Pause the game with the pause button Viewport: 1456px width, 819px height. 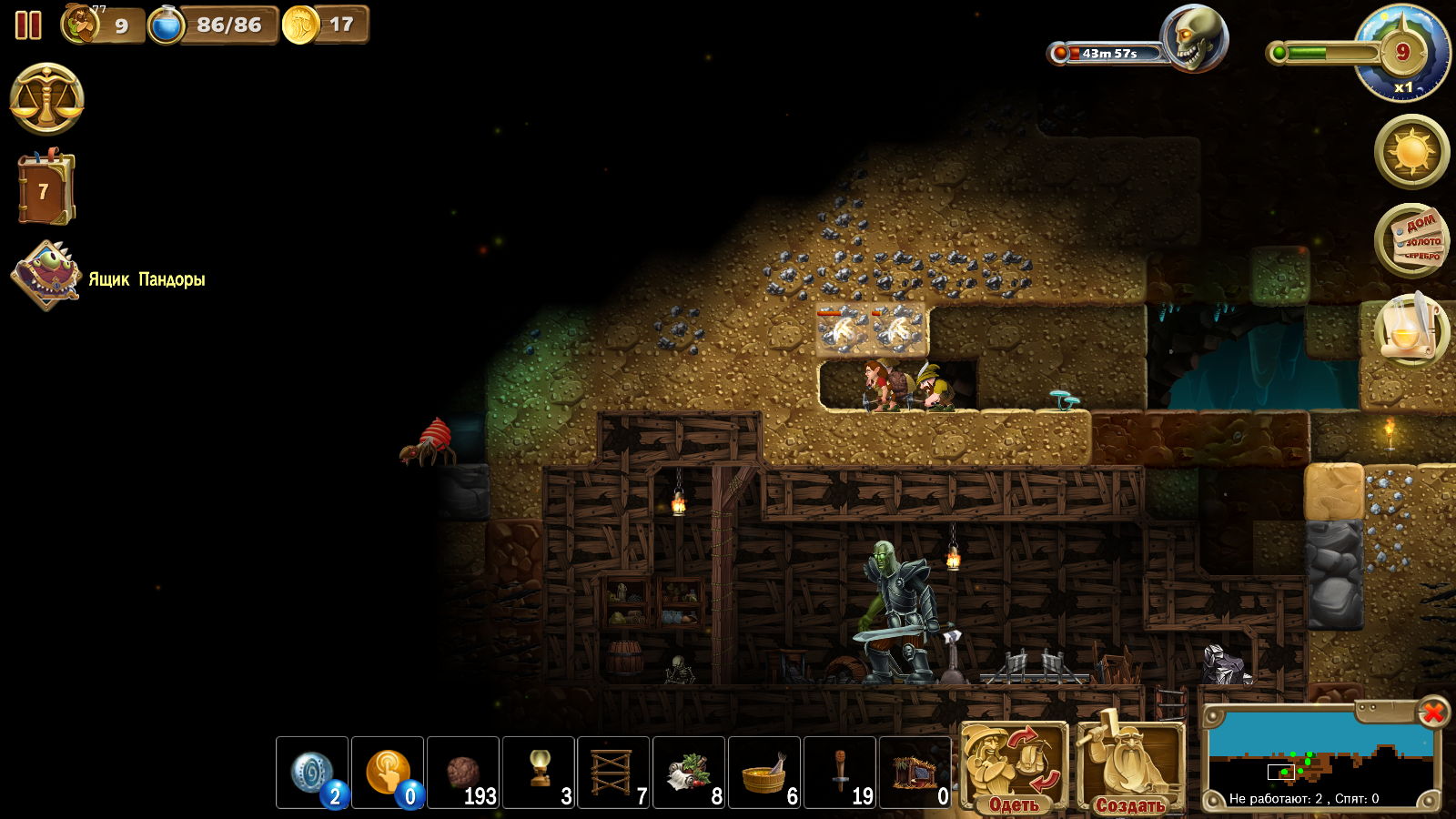28,25
